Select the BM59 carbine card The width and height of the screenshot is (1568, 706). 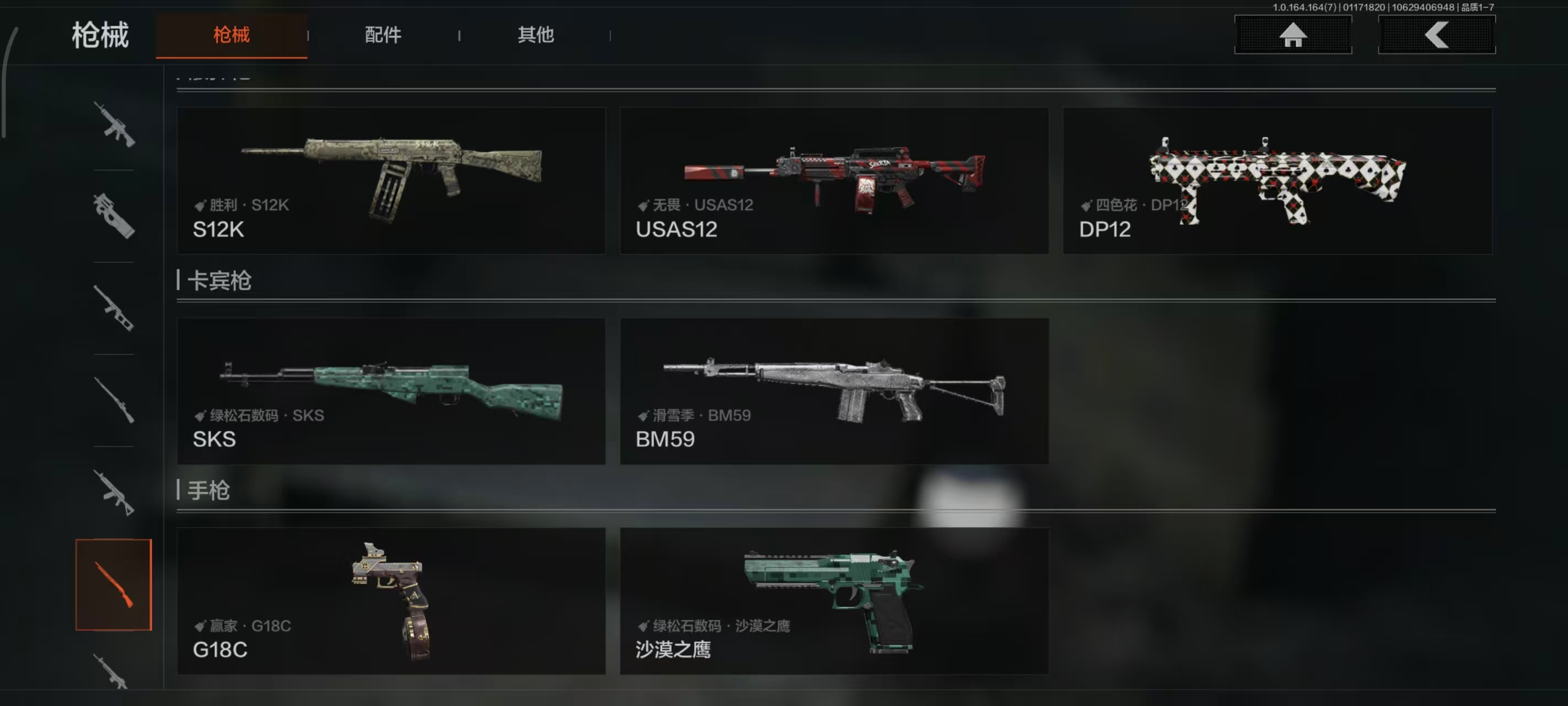click(834, 391)
